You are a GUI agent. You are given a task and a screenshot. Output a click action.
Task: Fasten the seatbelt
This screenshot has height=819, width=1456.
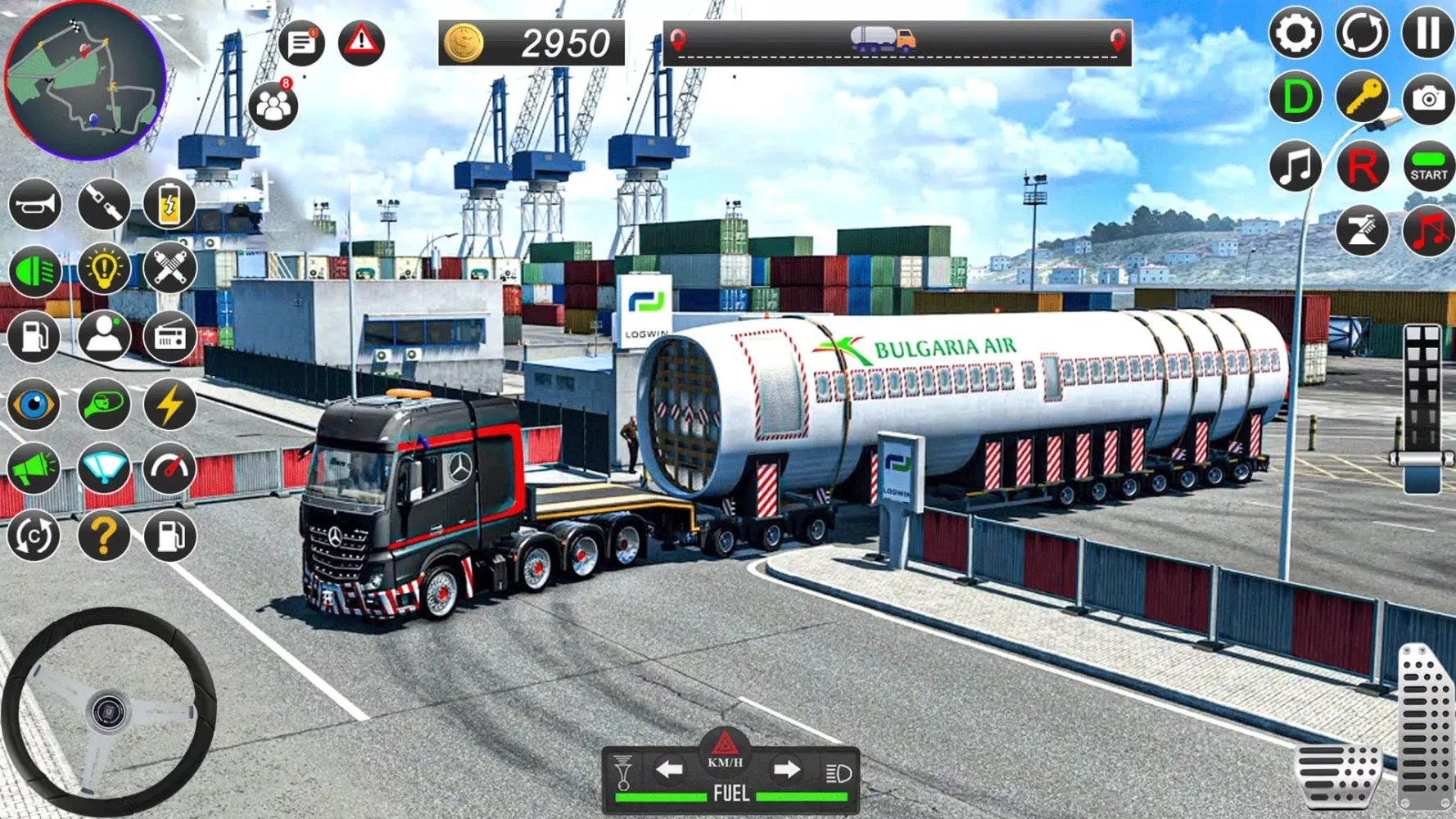[x=102, y=204]
